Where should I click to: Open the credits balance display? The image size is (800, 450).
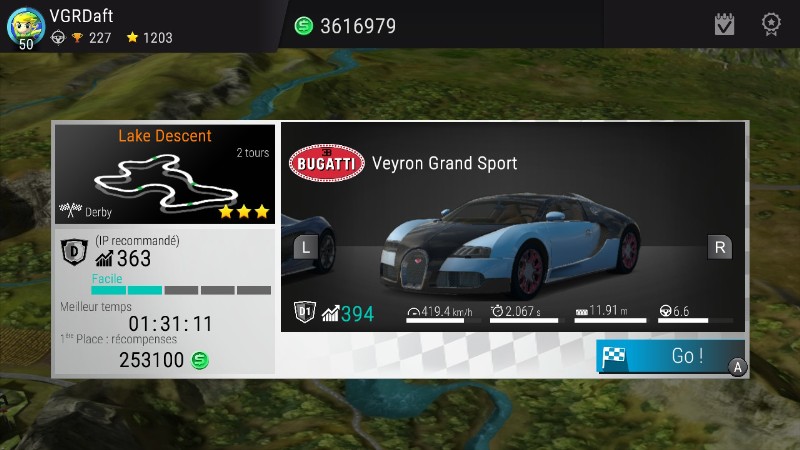coord(346,26)
